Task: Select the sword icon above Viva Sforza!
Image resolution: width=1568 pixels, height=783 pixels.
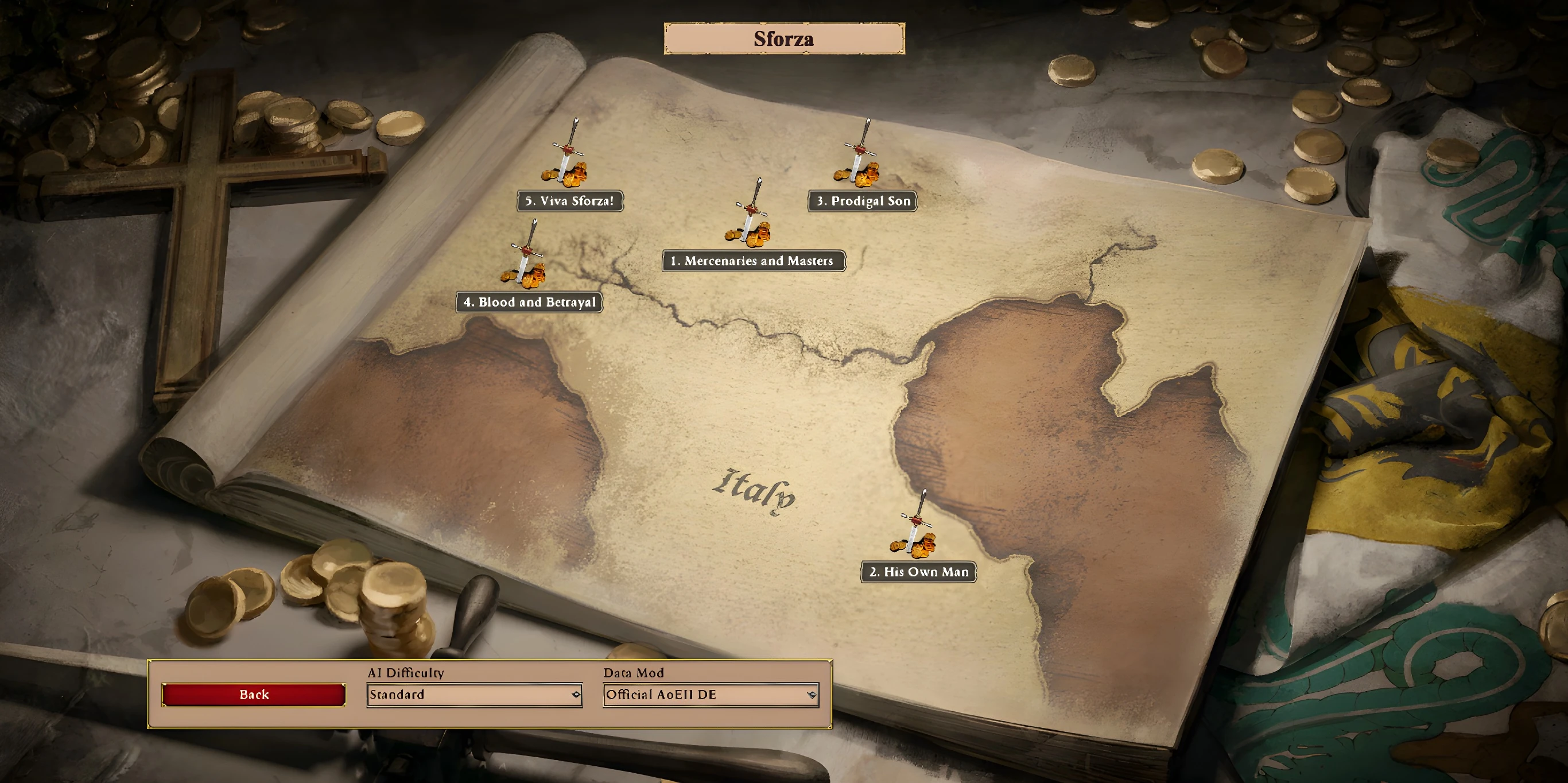Action: pyautogui.click(x=566, y=157)
